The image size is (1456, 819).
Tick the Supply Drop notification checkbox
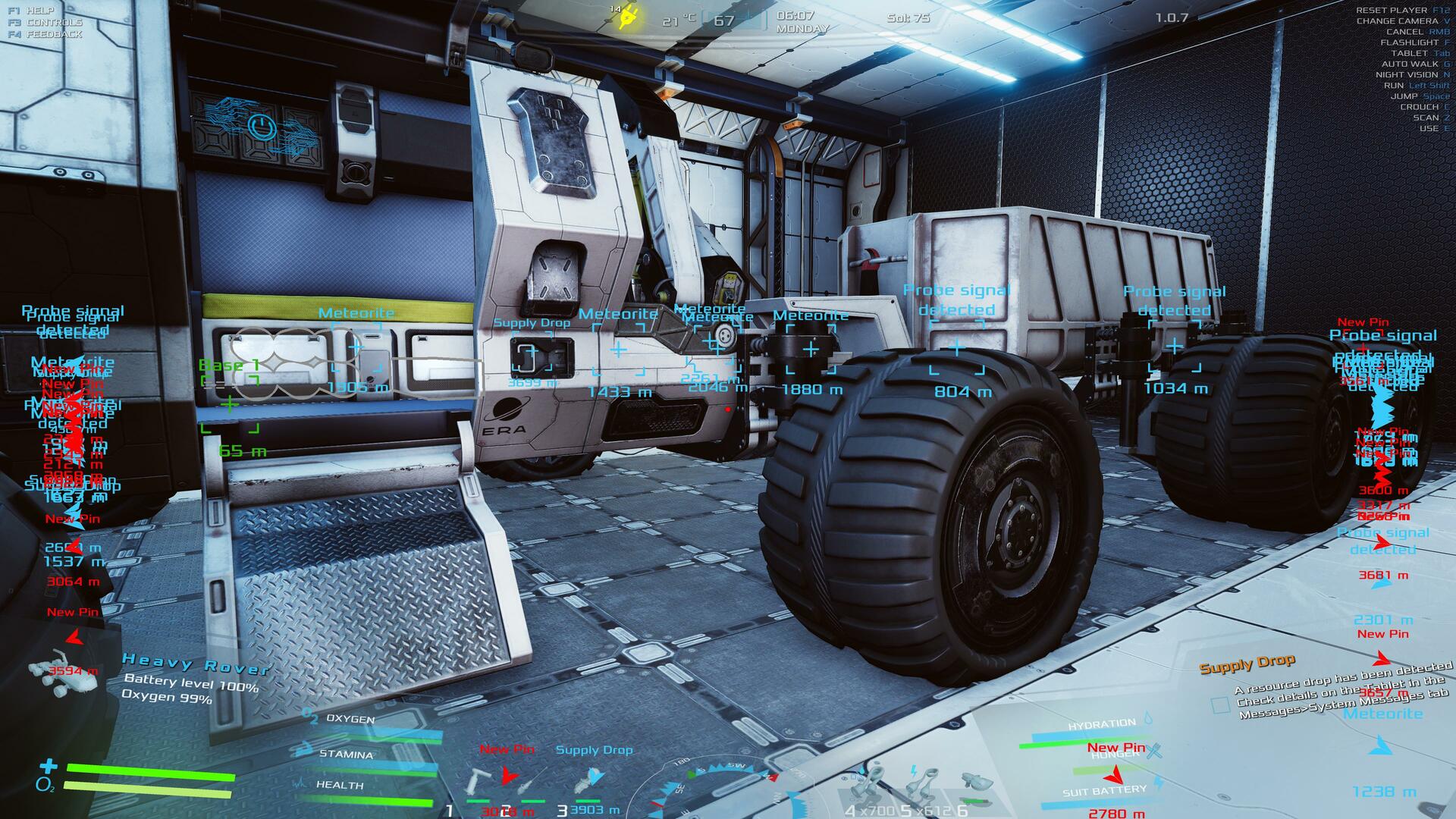click(1220, 704)
